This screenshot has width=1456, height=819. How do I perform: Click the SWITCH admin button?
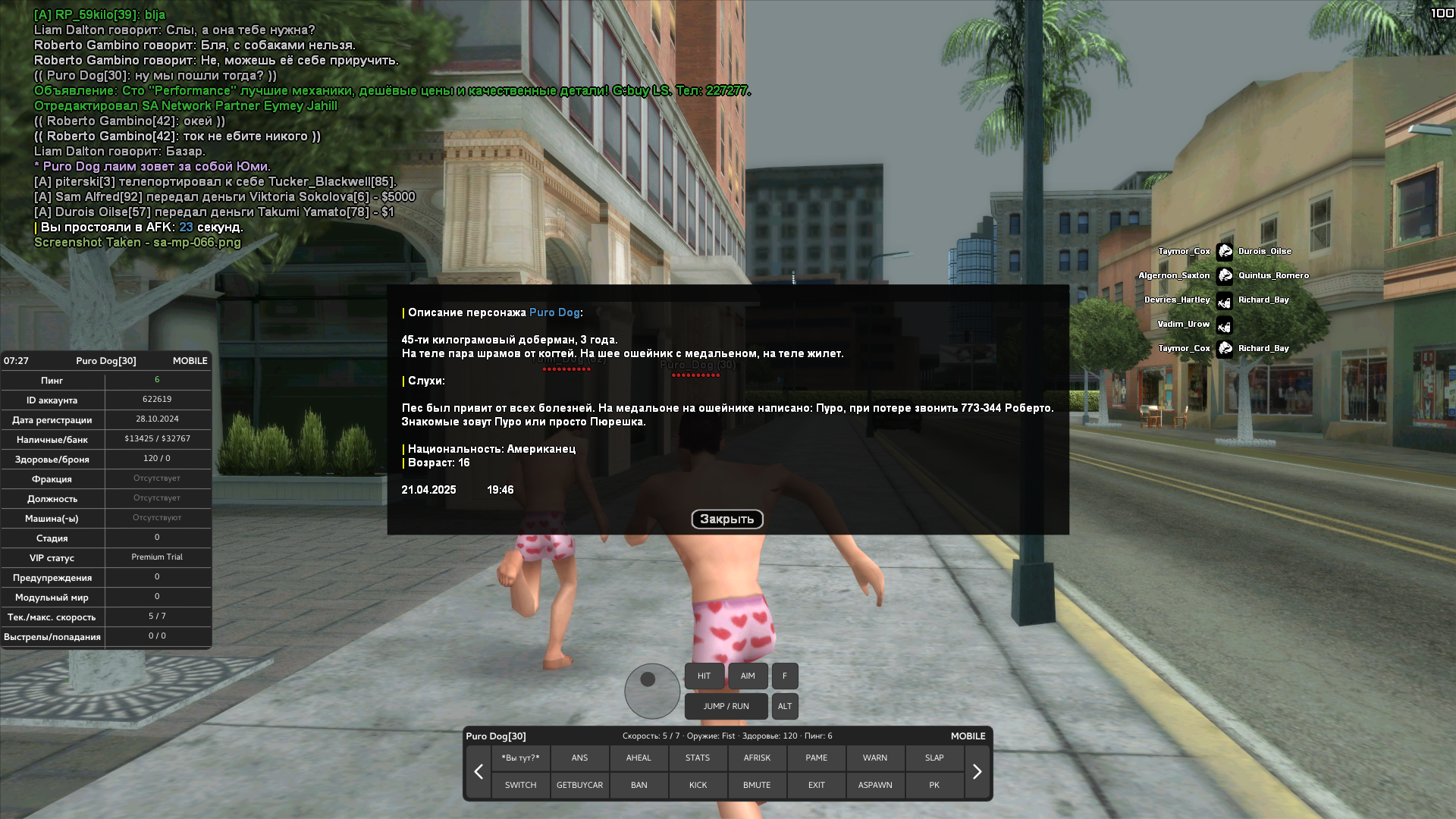(x=520, y=785)
